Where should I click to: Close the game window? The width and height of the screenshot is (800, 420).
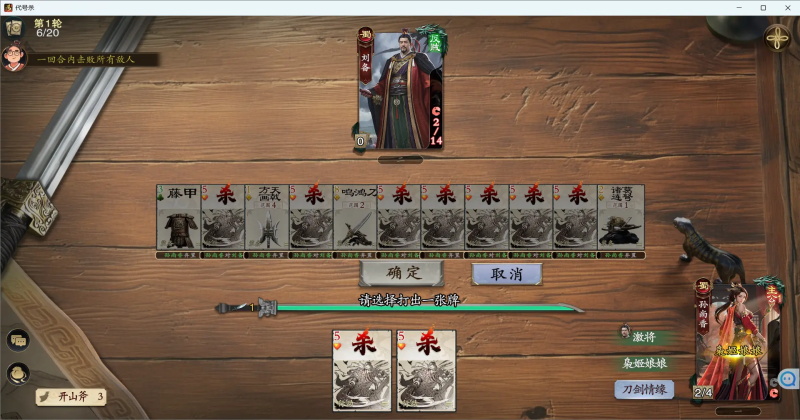(786, 7)
